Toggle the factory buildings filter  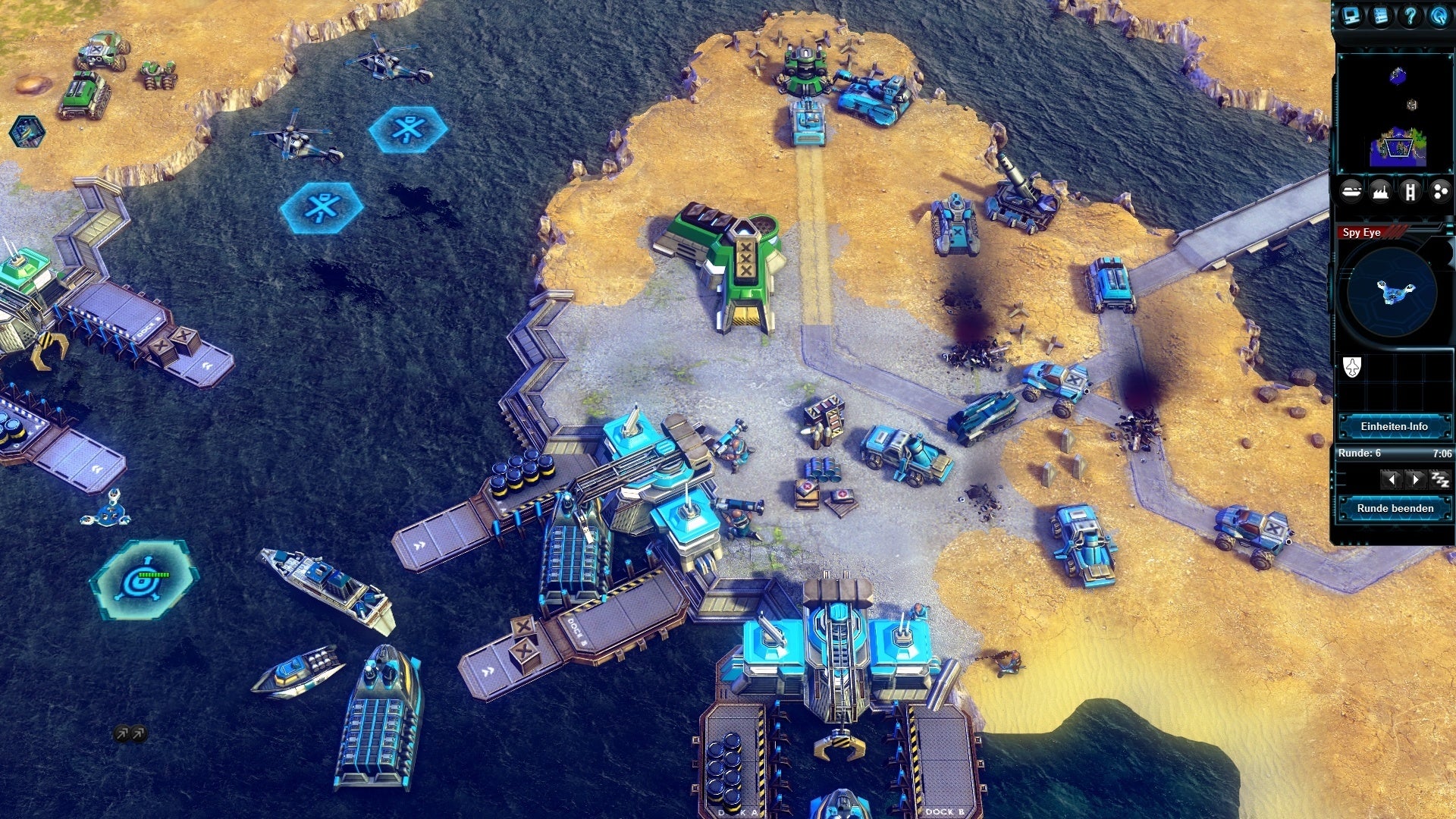1381,192
